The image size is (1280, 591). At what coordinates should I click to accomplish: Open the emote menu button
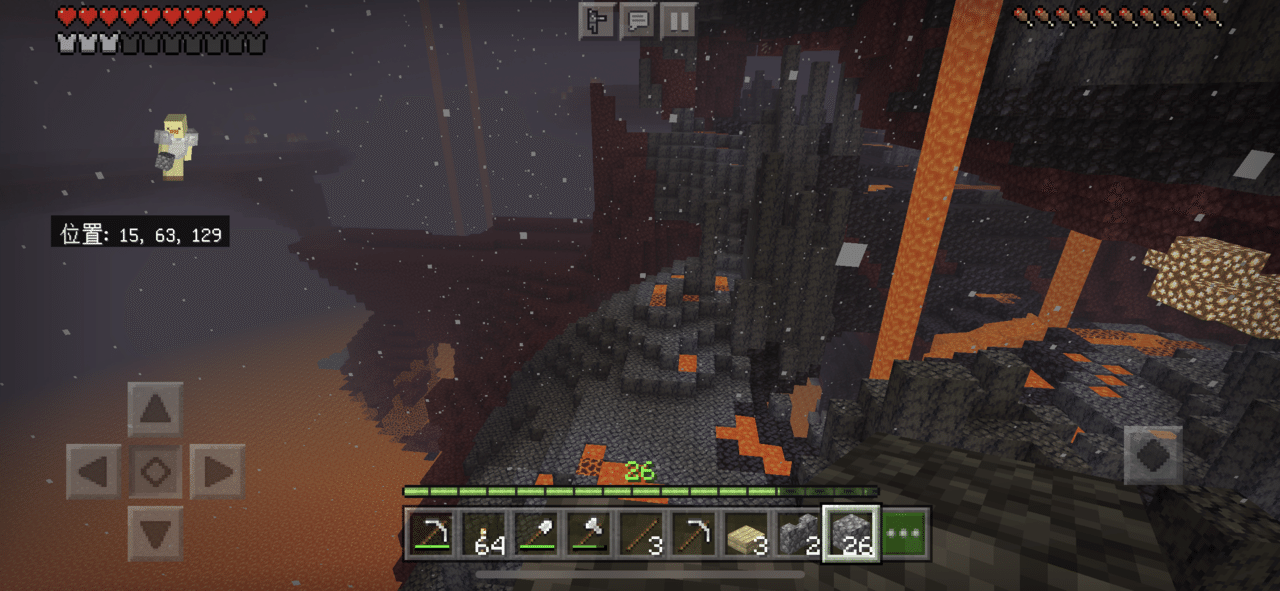point(597,20)
